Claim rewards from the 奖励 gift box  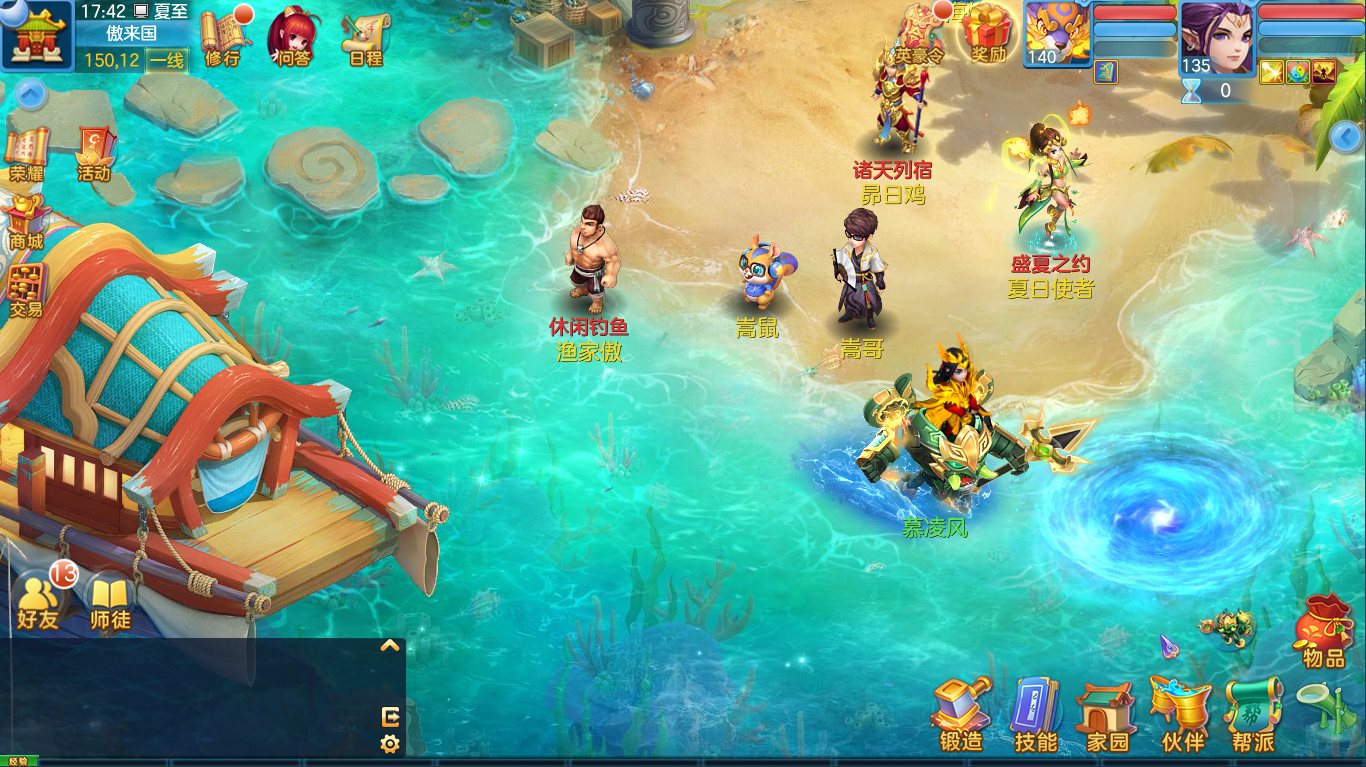(x=988, y=34)
